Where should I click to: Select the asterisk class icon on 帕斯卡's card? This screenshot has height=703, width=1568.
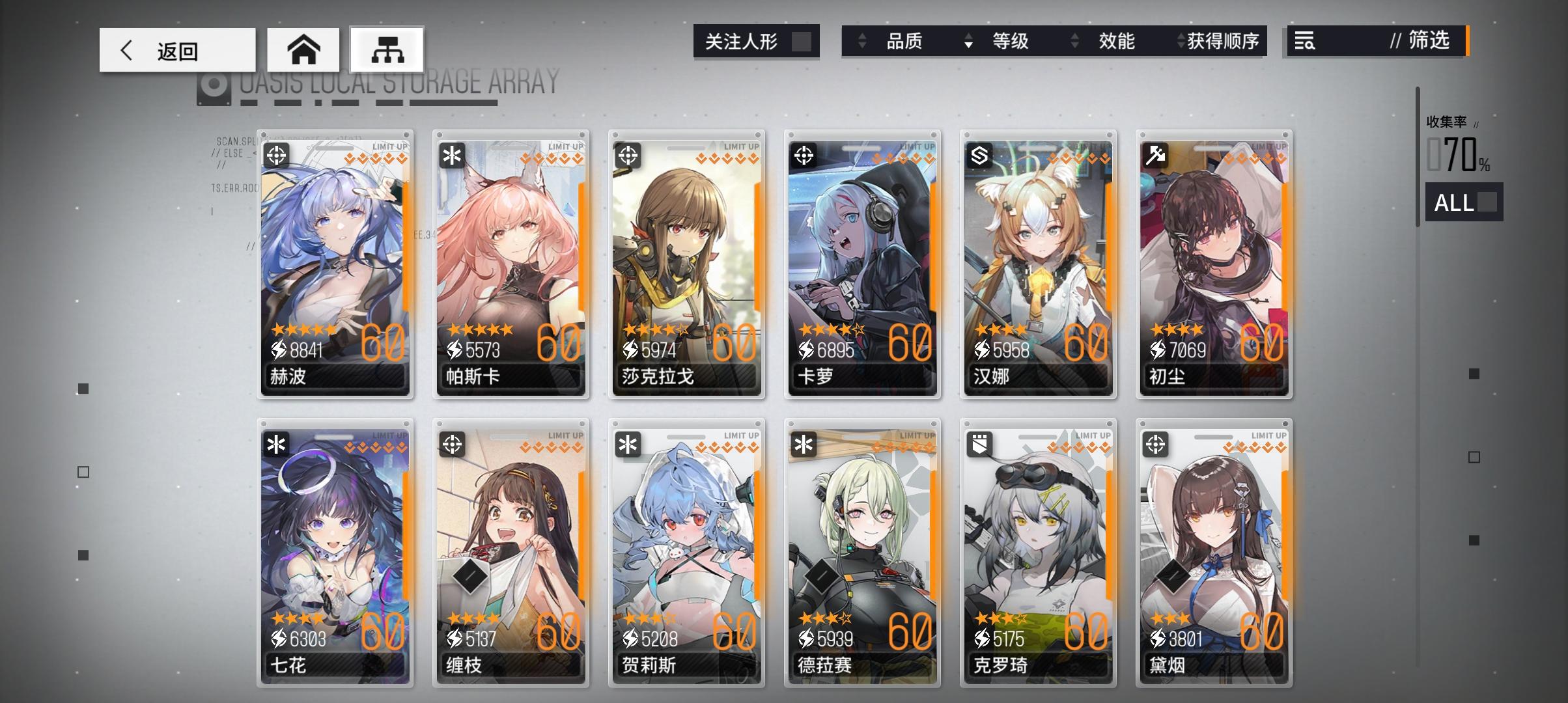(453, 156)
